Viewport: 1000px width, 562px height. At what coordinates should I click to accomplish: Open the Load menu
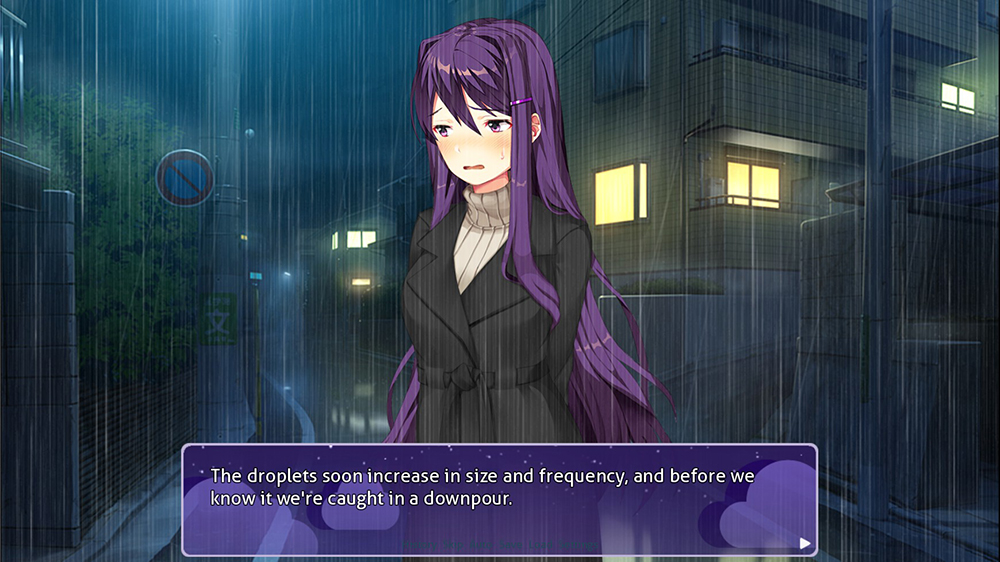(x=540, y=545)
